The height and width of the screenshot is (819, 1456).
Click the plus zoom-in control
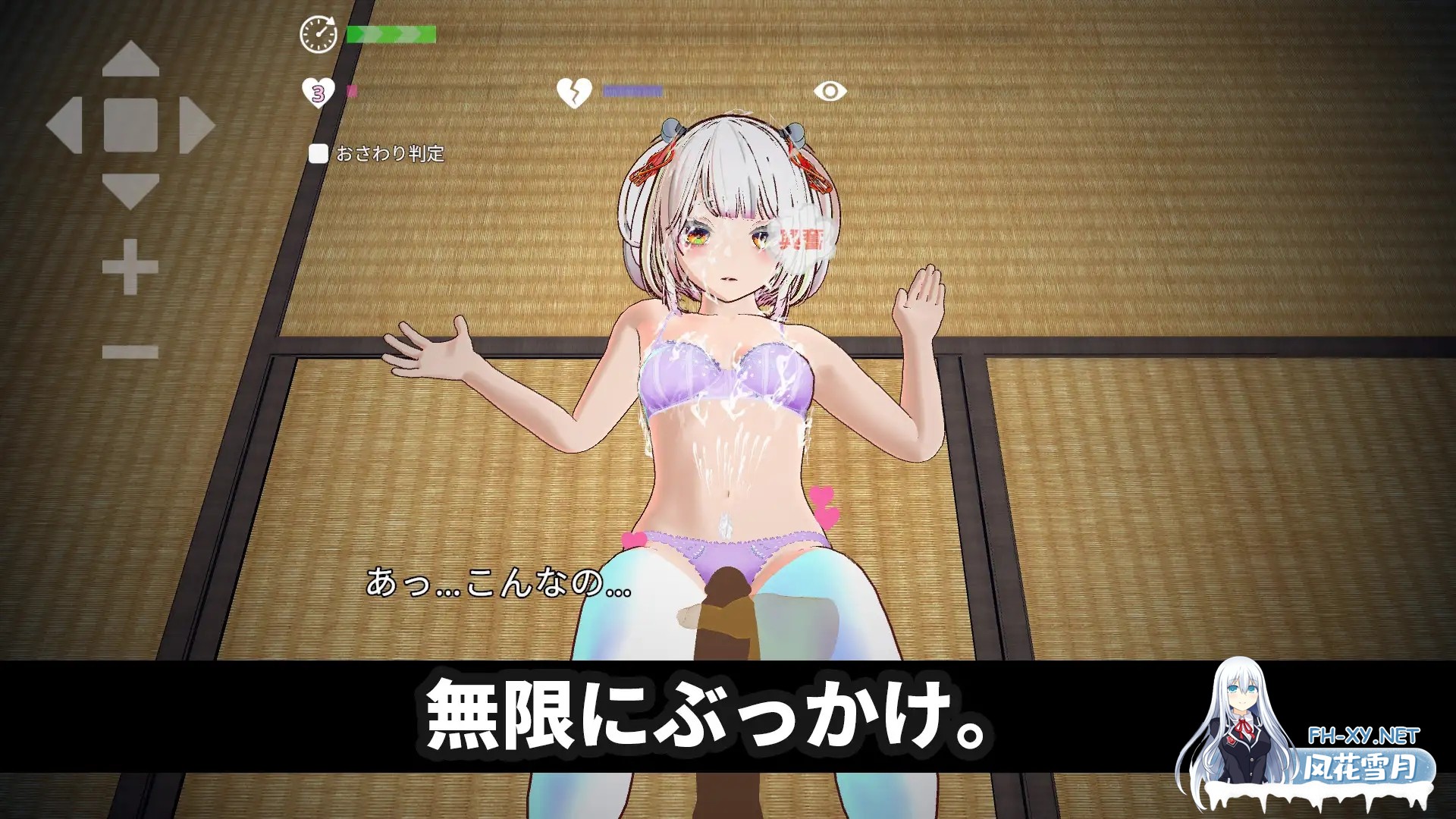(x=130, y=266)
